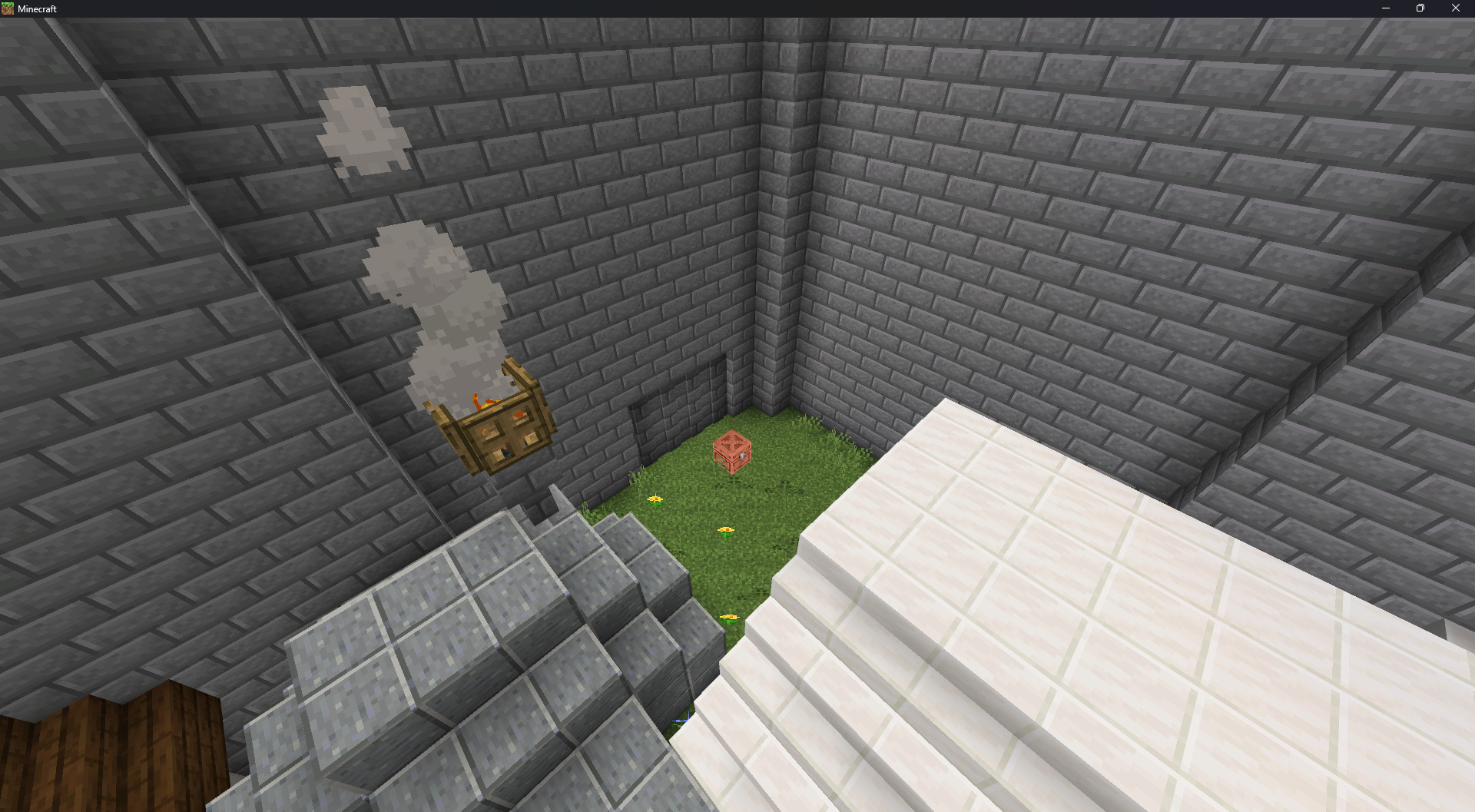Click the chest's silver latch
Image resolution: width=1475 pixels, height=812 pixels.
coord(742,456)
